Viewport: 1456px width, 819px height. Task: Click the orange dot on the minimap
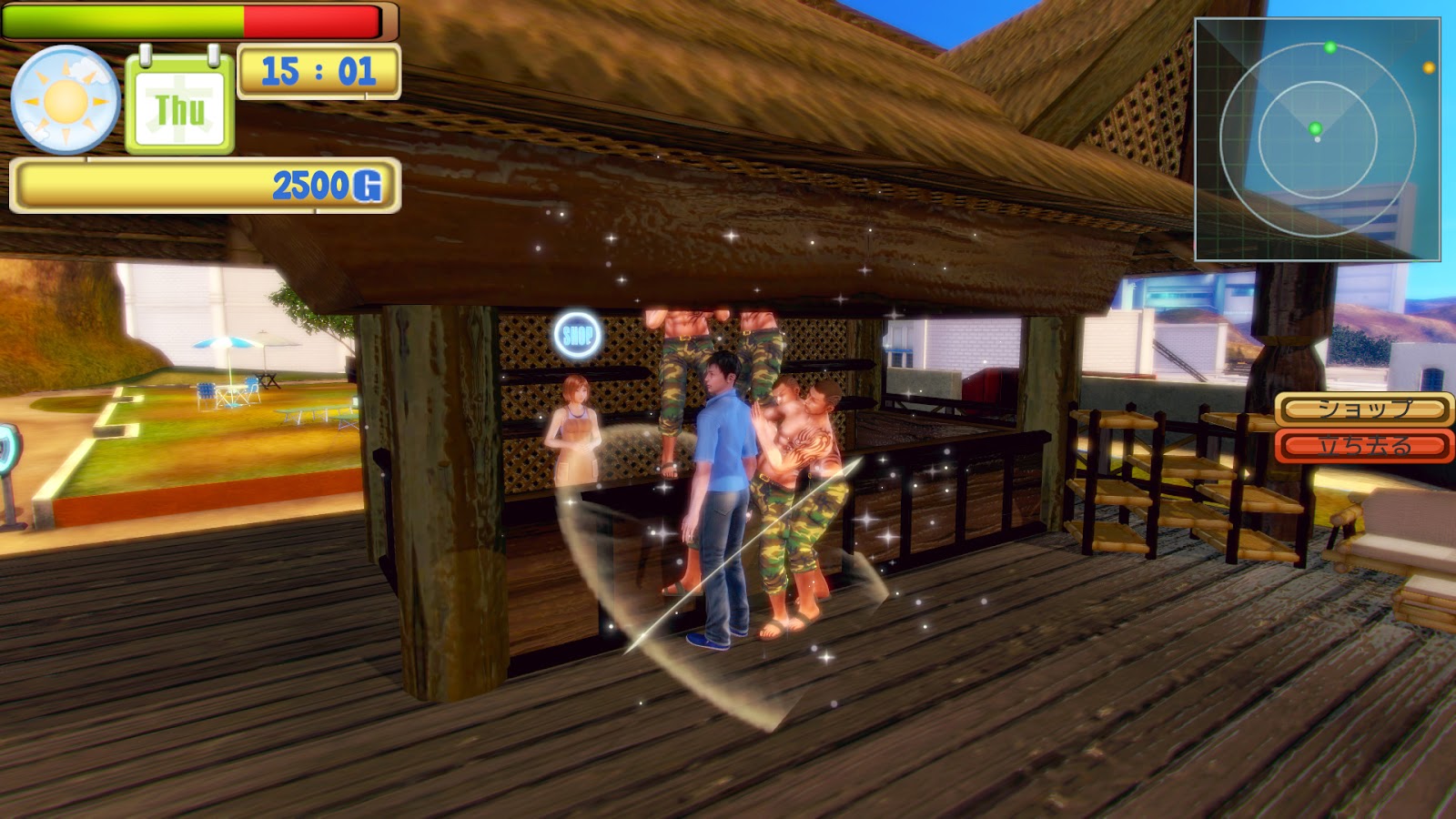[x=1429, y=68]
